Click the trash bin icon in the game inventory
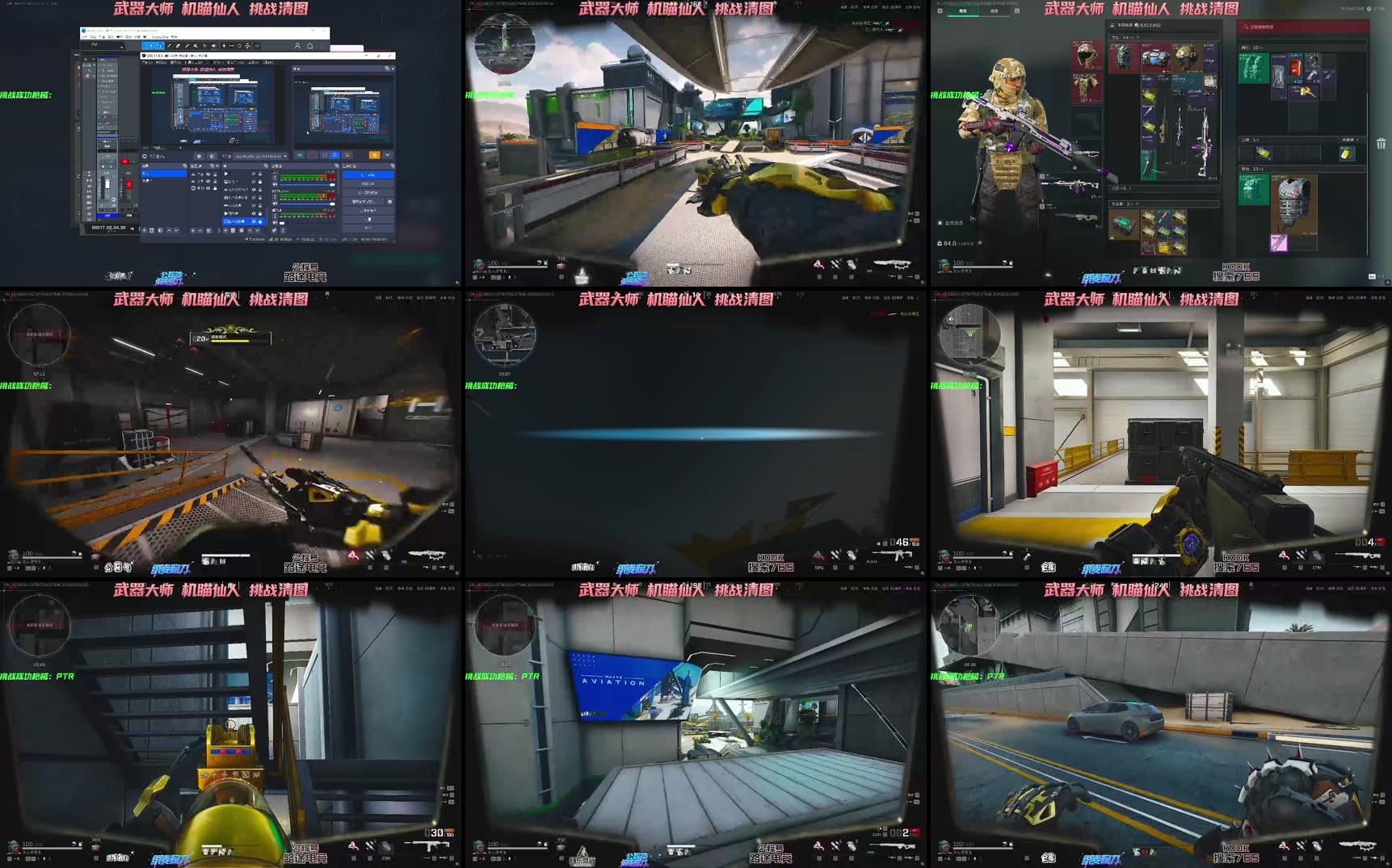 (1381, 142)
